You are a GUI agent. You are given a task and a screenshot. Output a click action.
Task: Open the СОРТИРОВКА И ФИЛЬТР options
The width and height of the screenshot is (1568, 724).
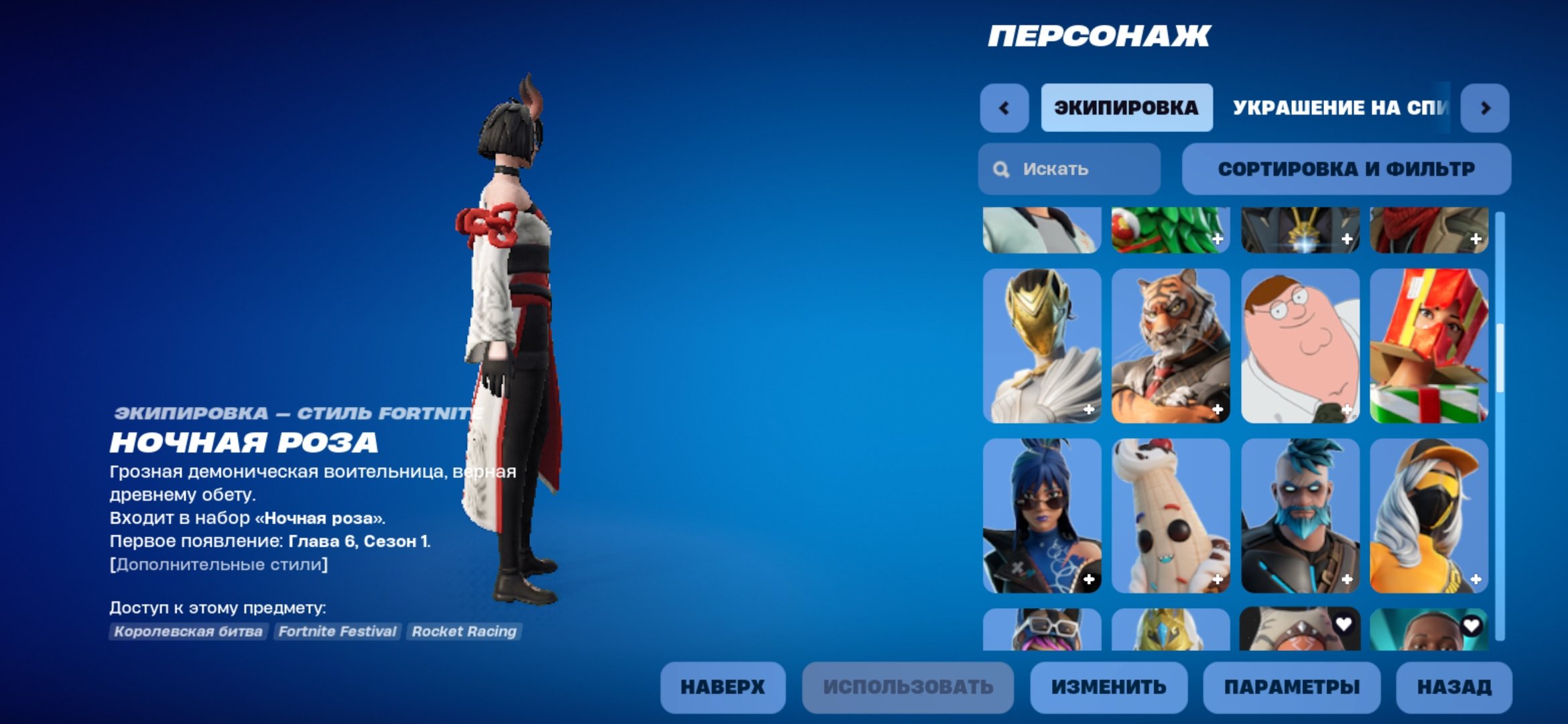[x=1347, y=169]
